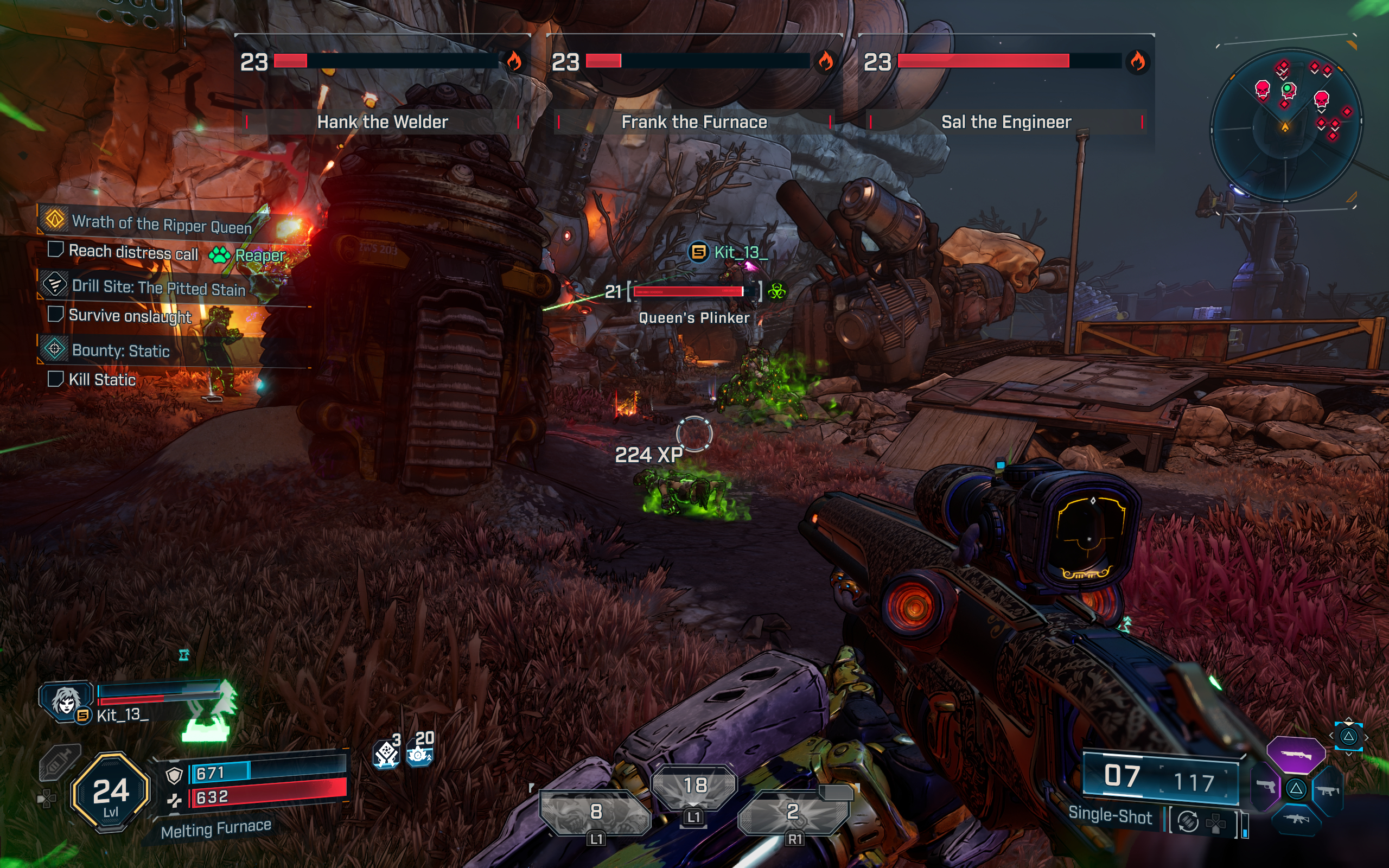Click the syringe repkit icon
The width and height of the screenshot is (1389, 868).
coord(59,762)
